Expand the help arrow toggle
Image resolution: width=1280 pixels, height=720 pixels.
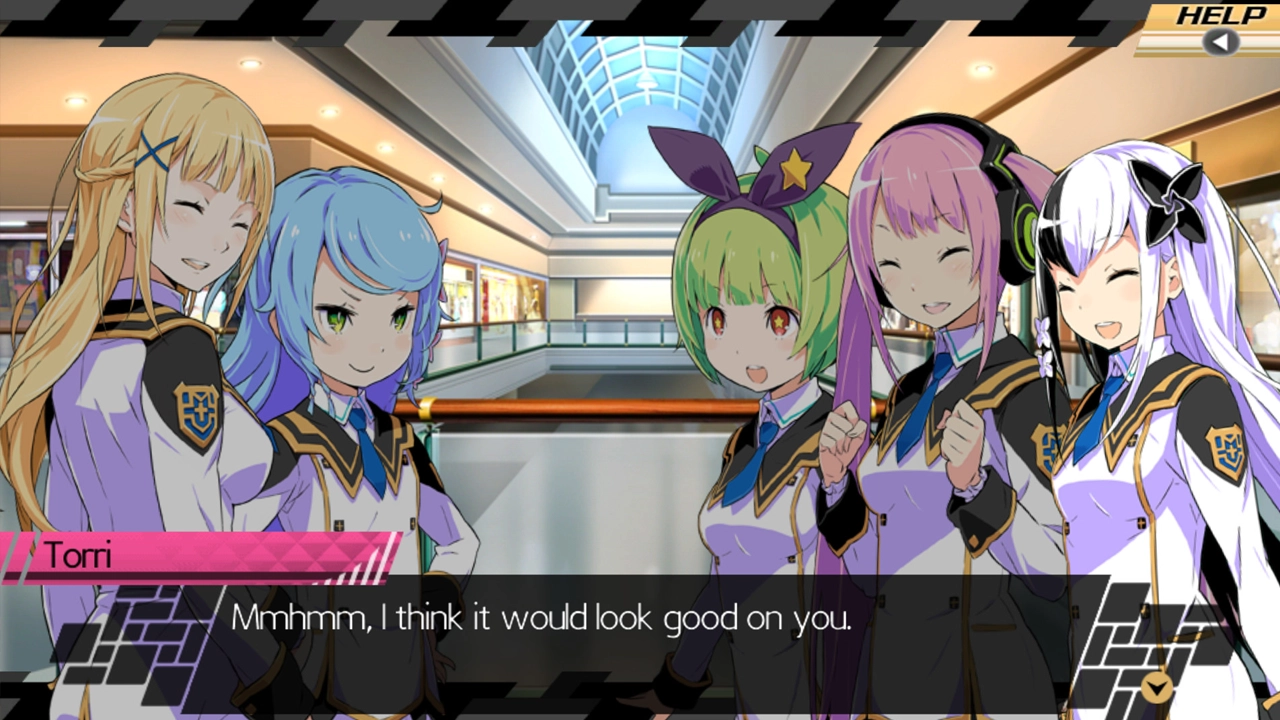(1219, 42)
